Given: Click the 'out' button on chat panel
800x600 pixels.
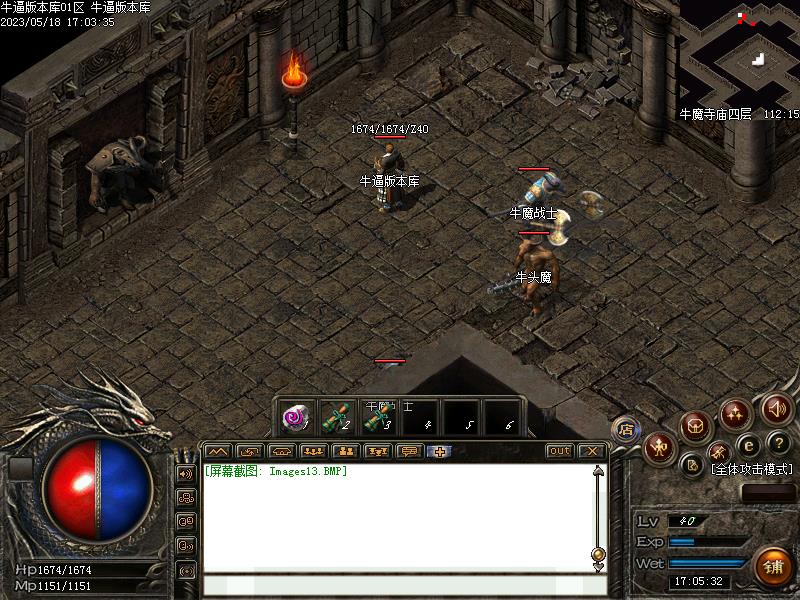Looking at the screenshot, I should click(x=560, y=451).
